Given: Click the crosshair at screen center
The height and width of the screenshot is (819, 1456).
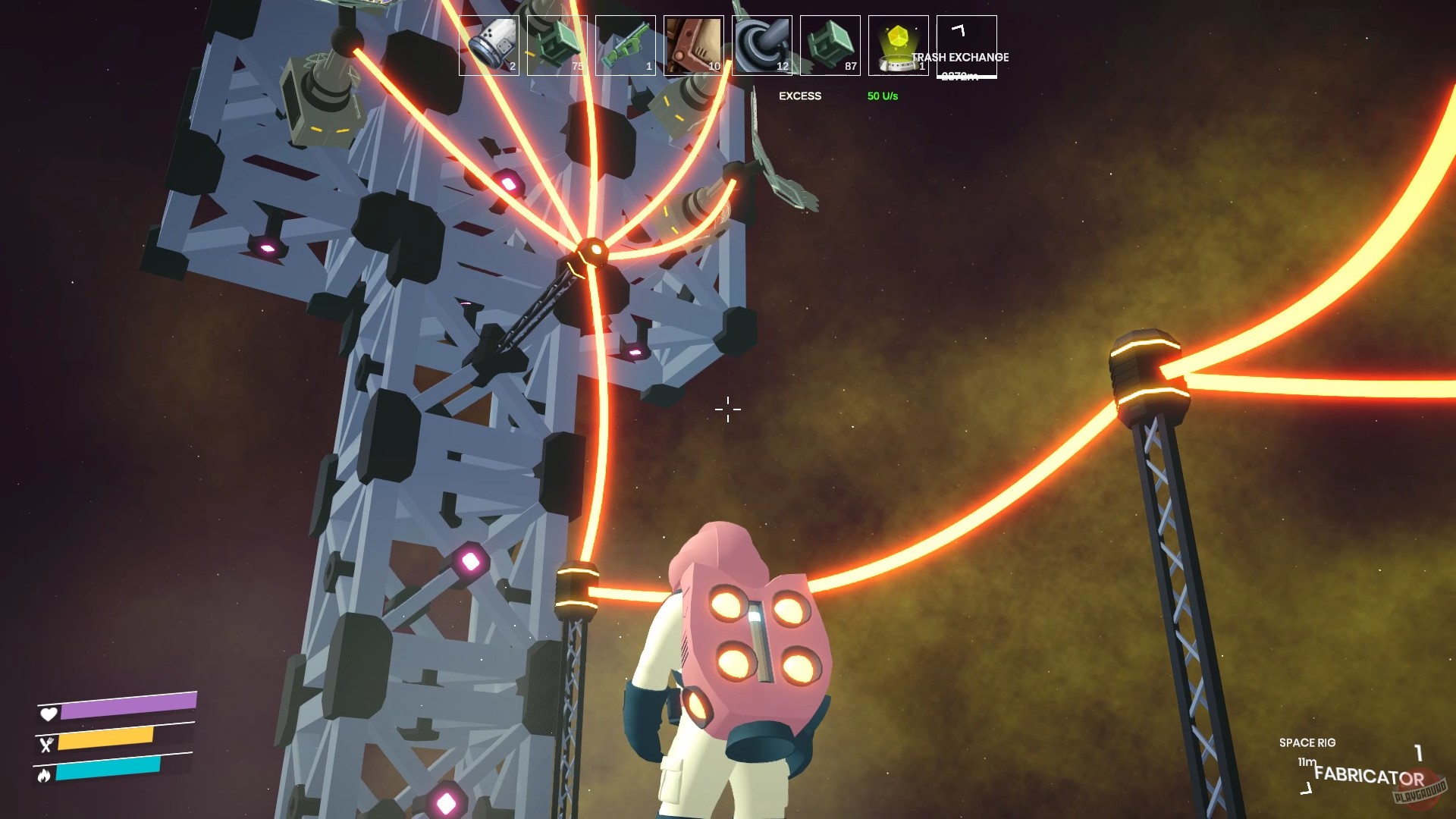Looking at the screenshot, I should [x=726, y=409].
